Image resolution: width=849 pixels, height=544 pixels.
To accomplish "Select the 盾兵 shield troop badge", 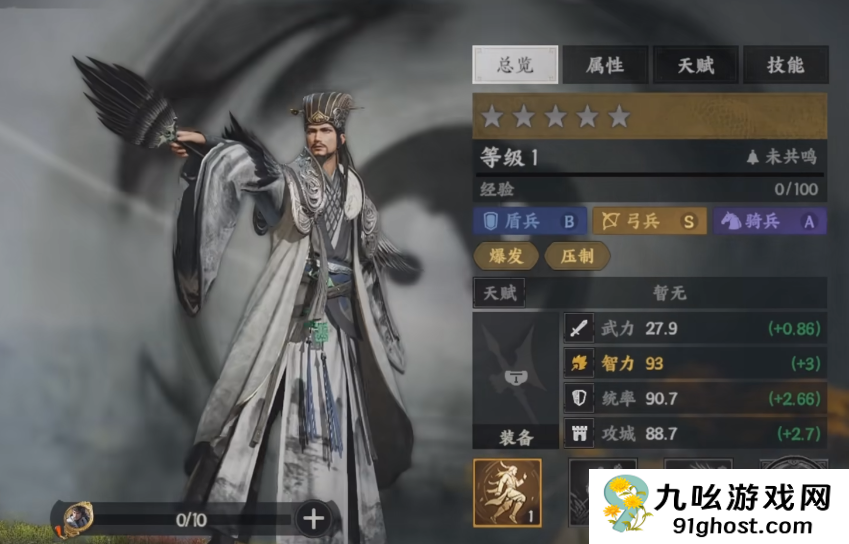I will tap(529, 221).
